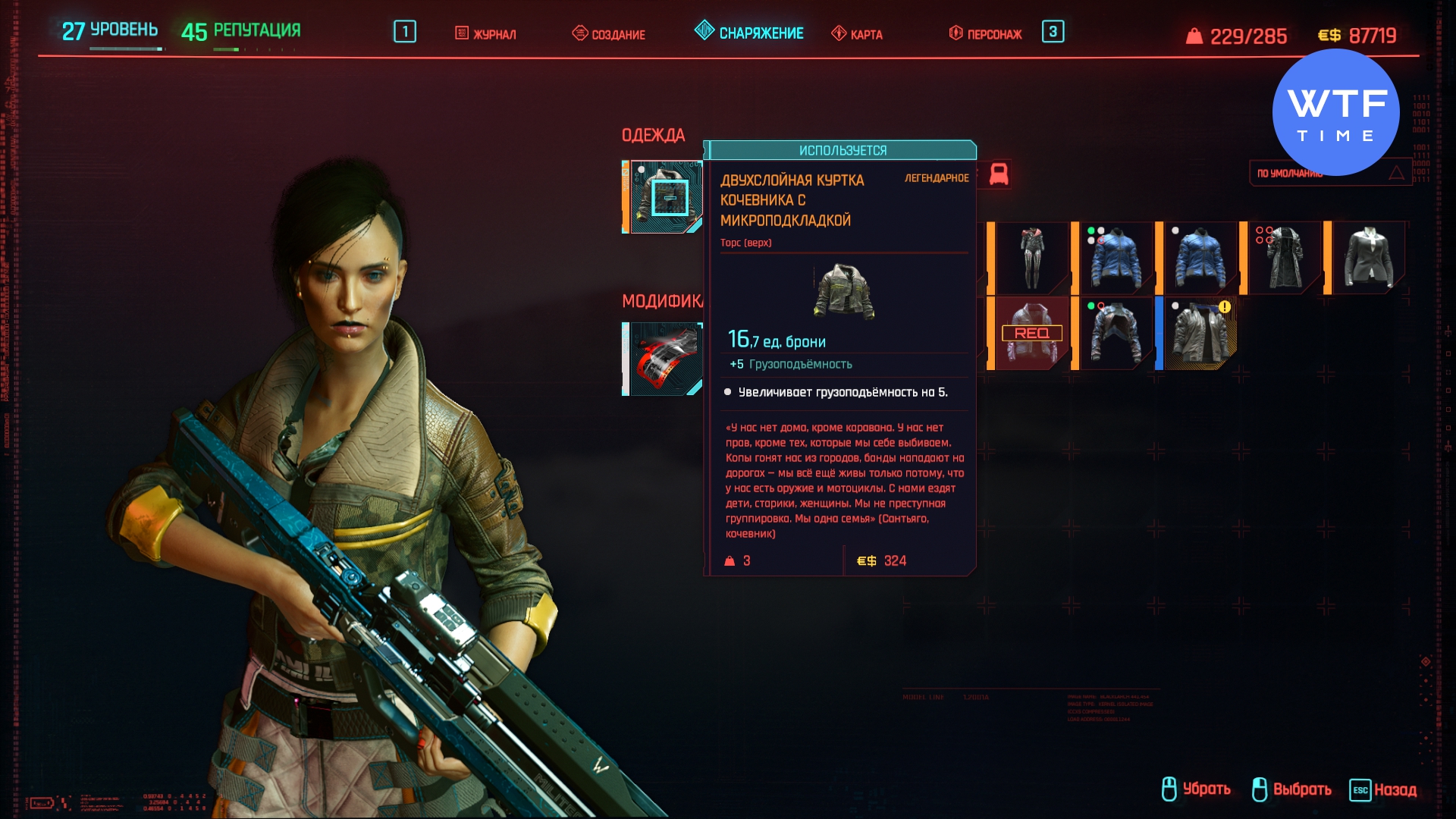Click the red jacket marked REQ

pos(1031,334)
